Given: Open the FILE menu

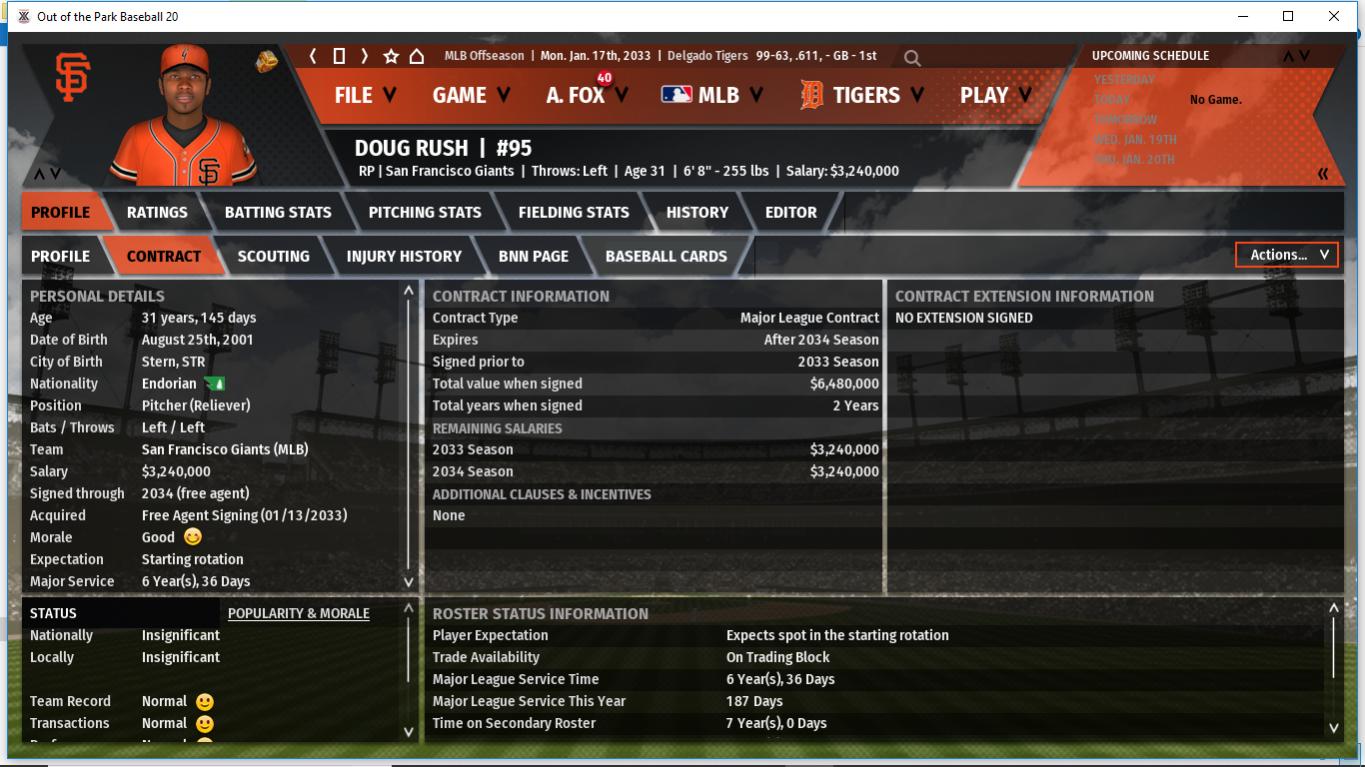Looking at the screenshot, I should click(x=364, y=95).
